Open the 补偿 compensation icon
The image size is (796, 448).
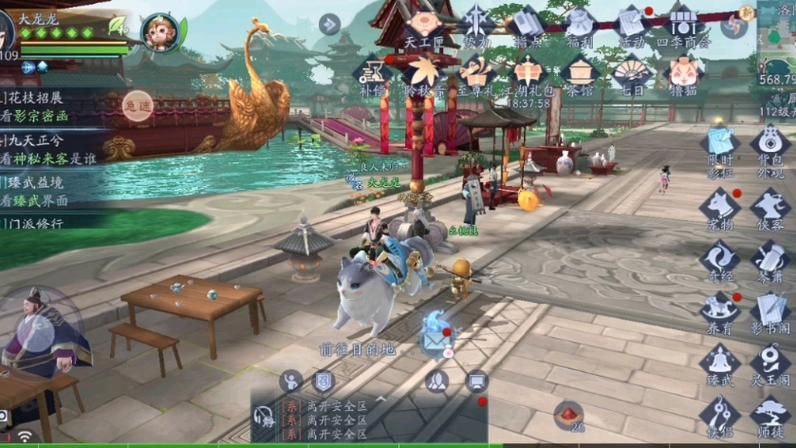point(372,73)
